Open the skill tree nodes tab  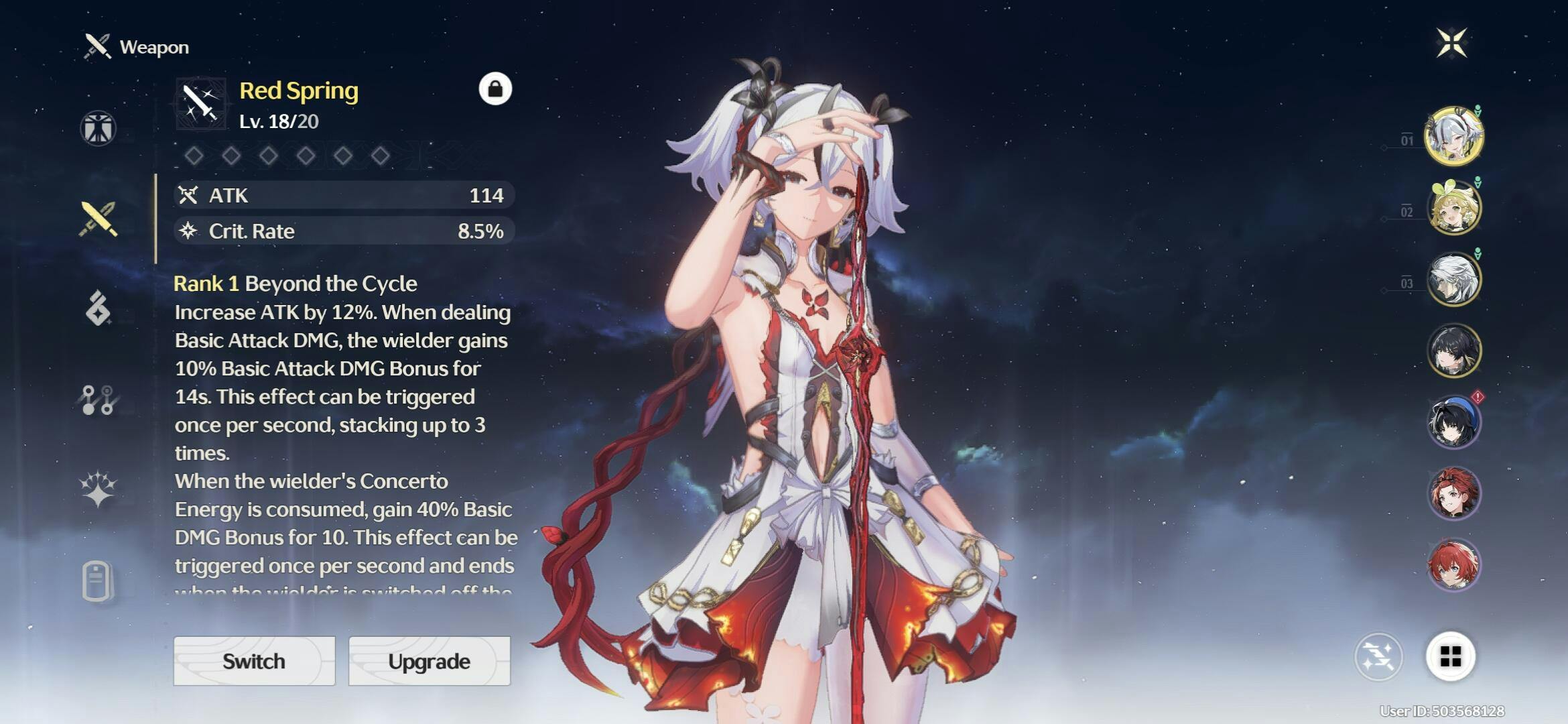point(98,400)
